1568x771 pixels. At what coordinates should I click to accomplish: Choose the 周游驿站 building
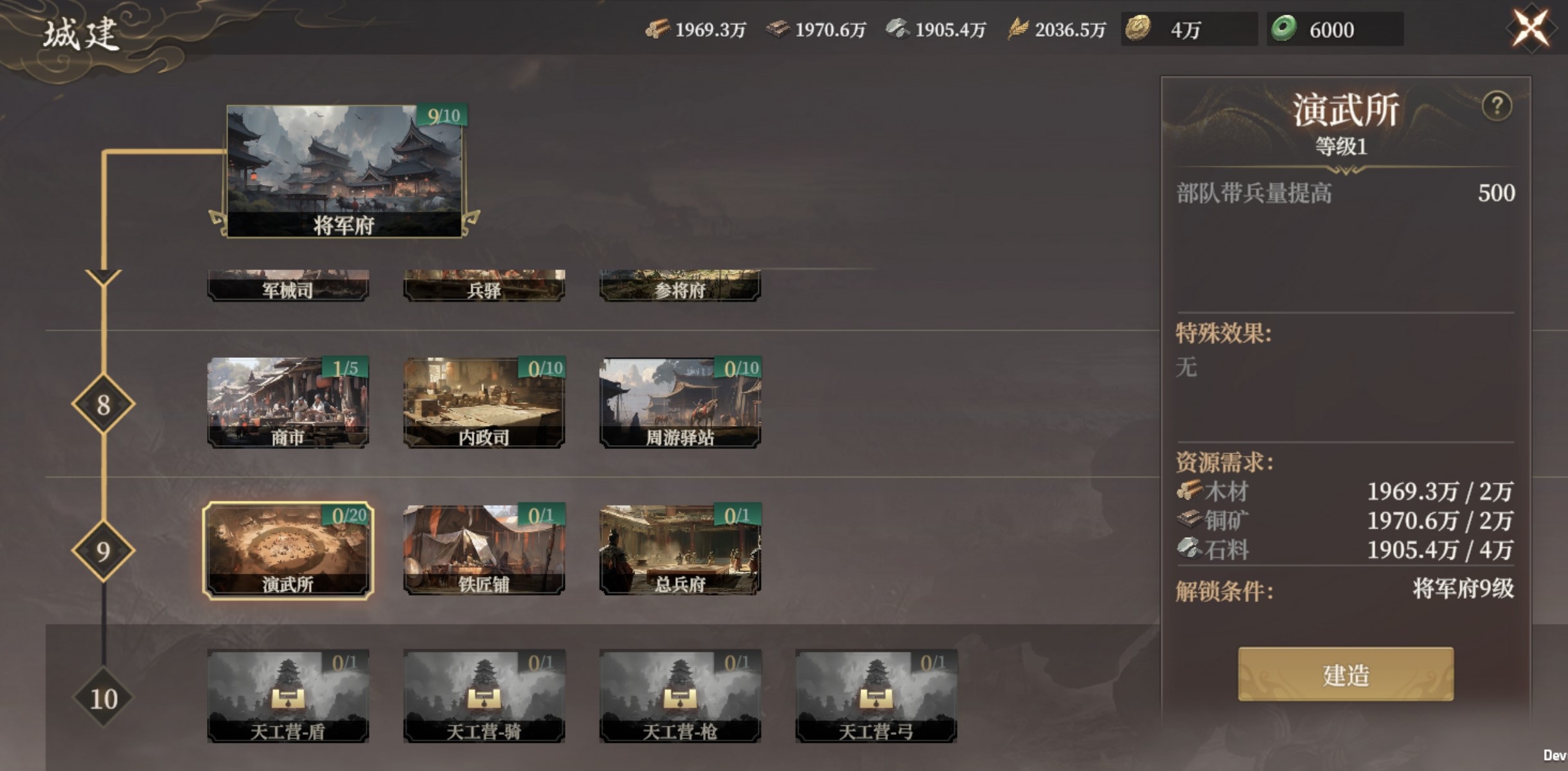680,403
